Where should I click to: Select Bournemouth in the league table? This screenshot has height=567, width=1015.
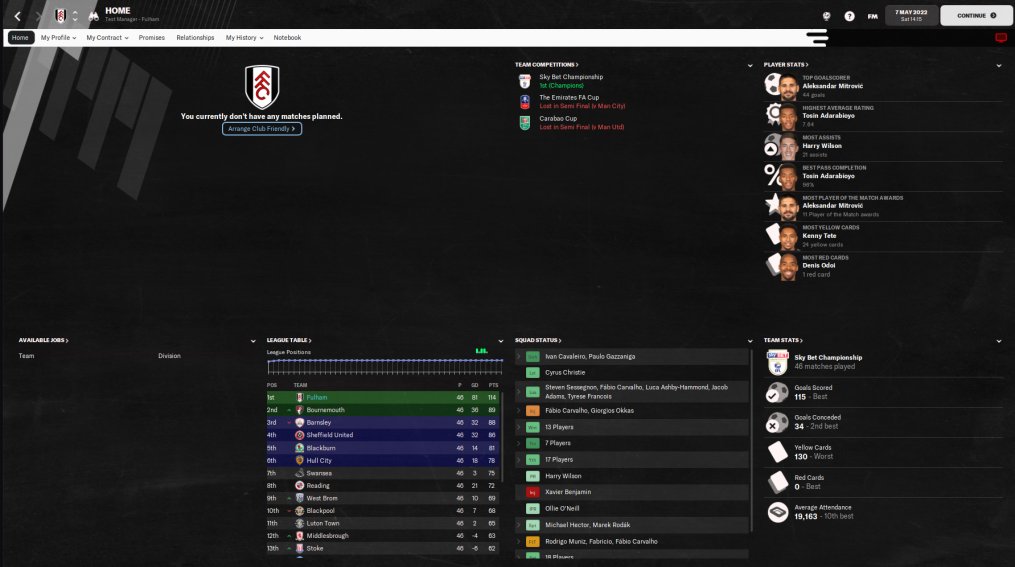(327, 410)
